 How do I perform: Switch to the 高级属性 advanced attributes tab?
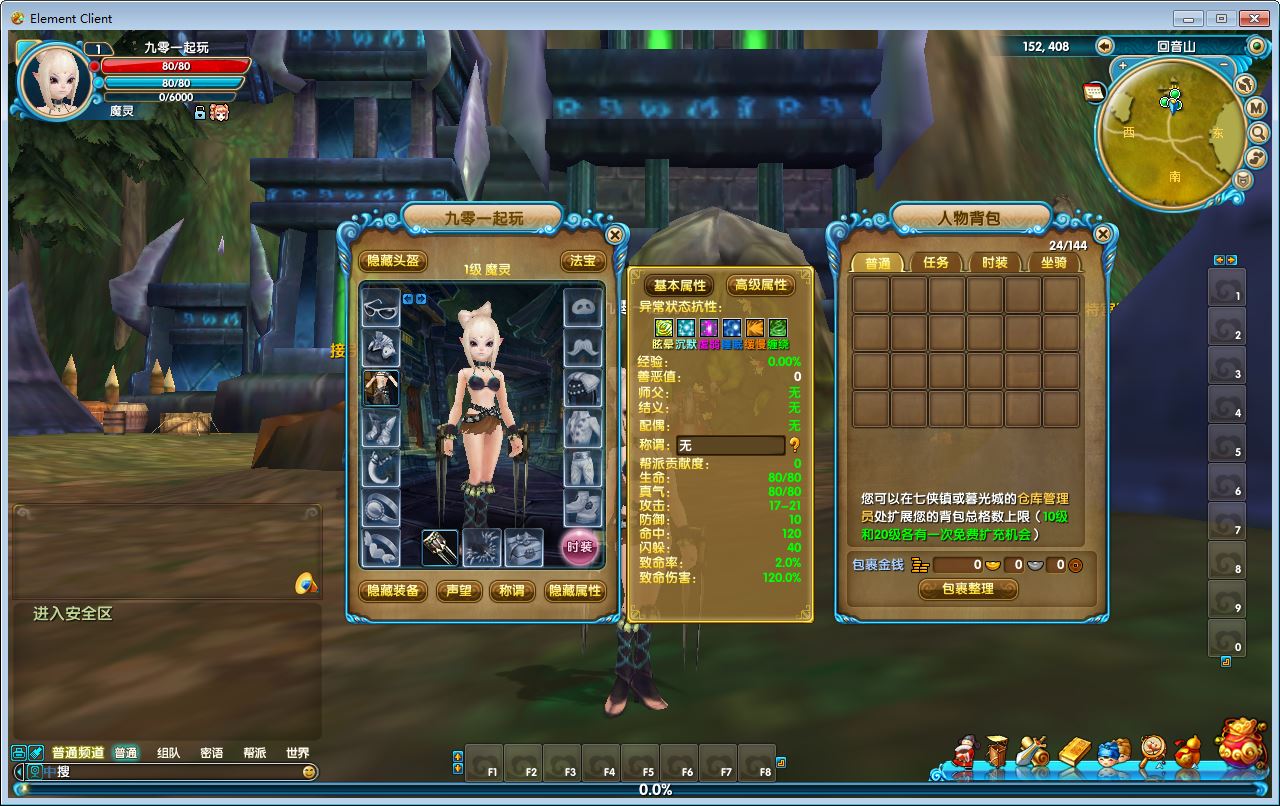pyautogui.click(x=760, y=285)
